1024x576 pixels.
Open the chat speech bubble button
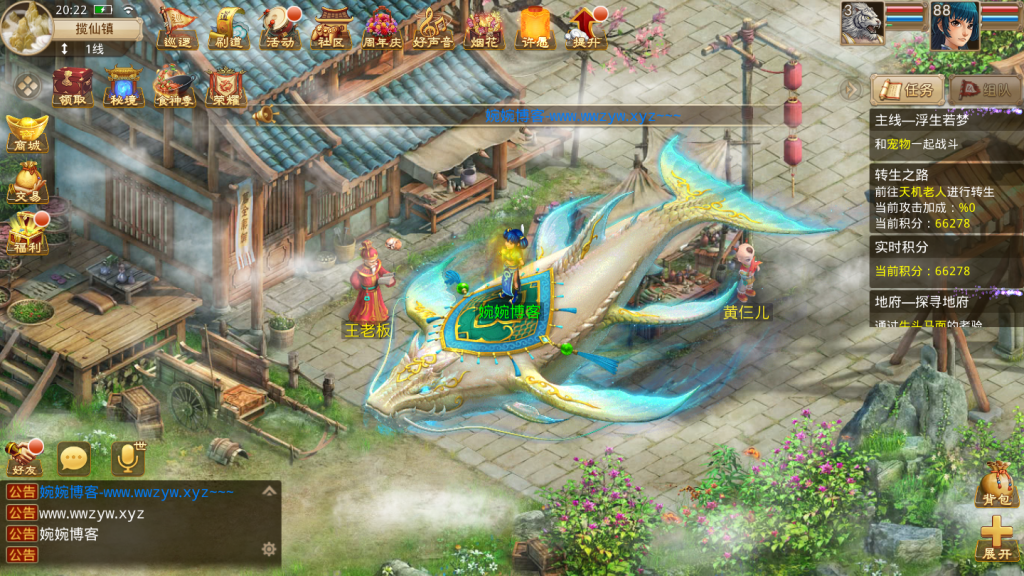tap(74, 458)
